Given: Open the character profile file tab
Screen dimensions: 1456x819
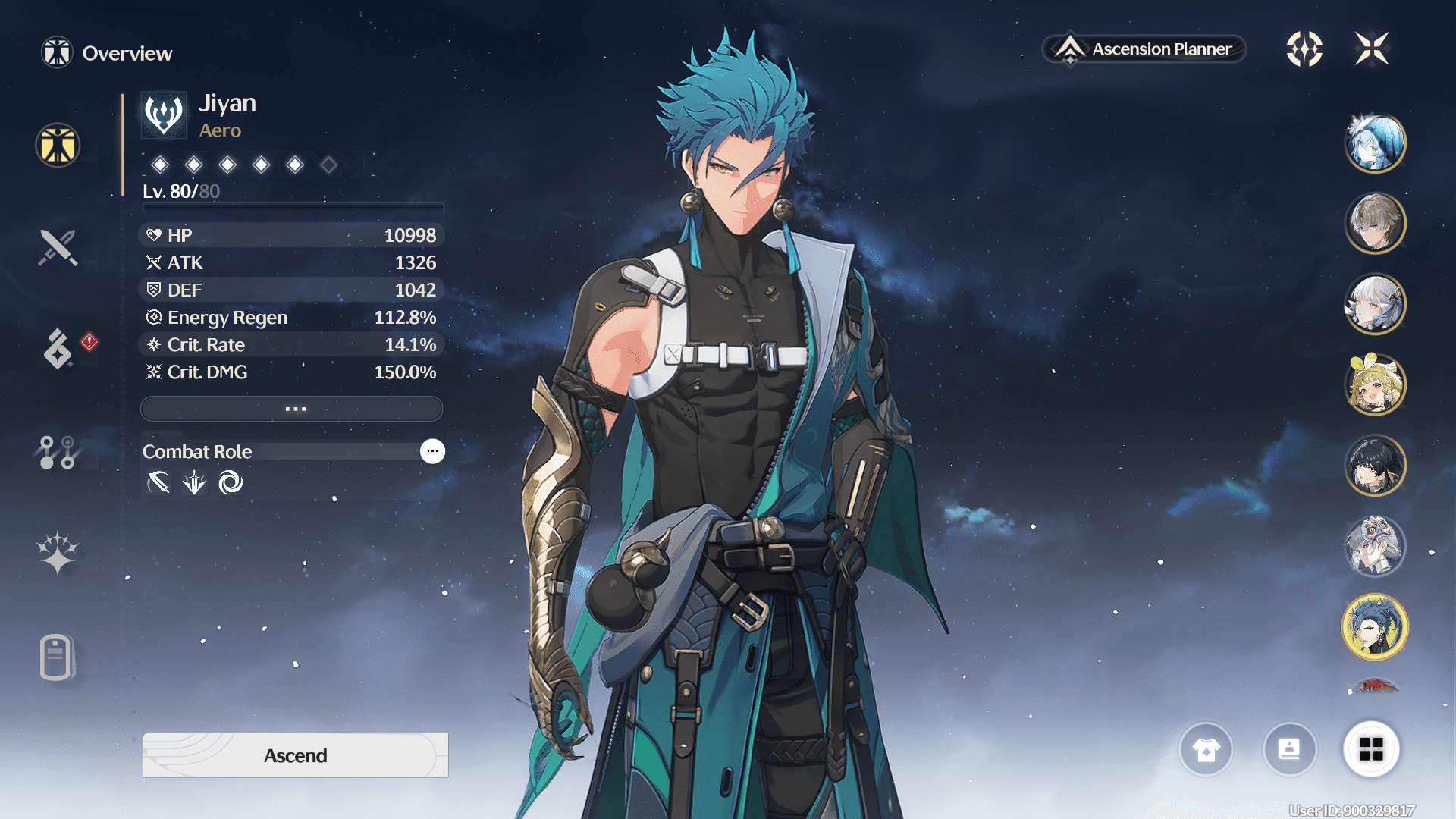Looking at the screenshot, I should 58,657.
